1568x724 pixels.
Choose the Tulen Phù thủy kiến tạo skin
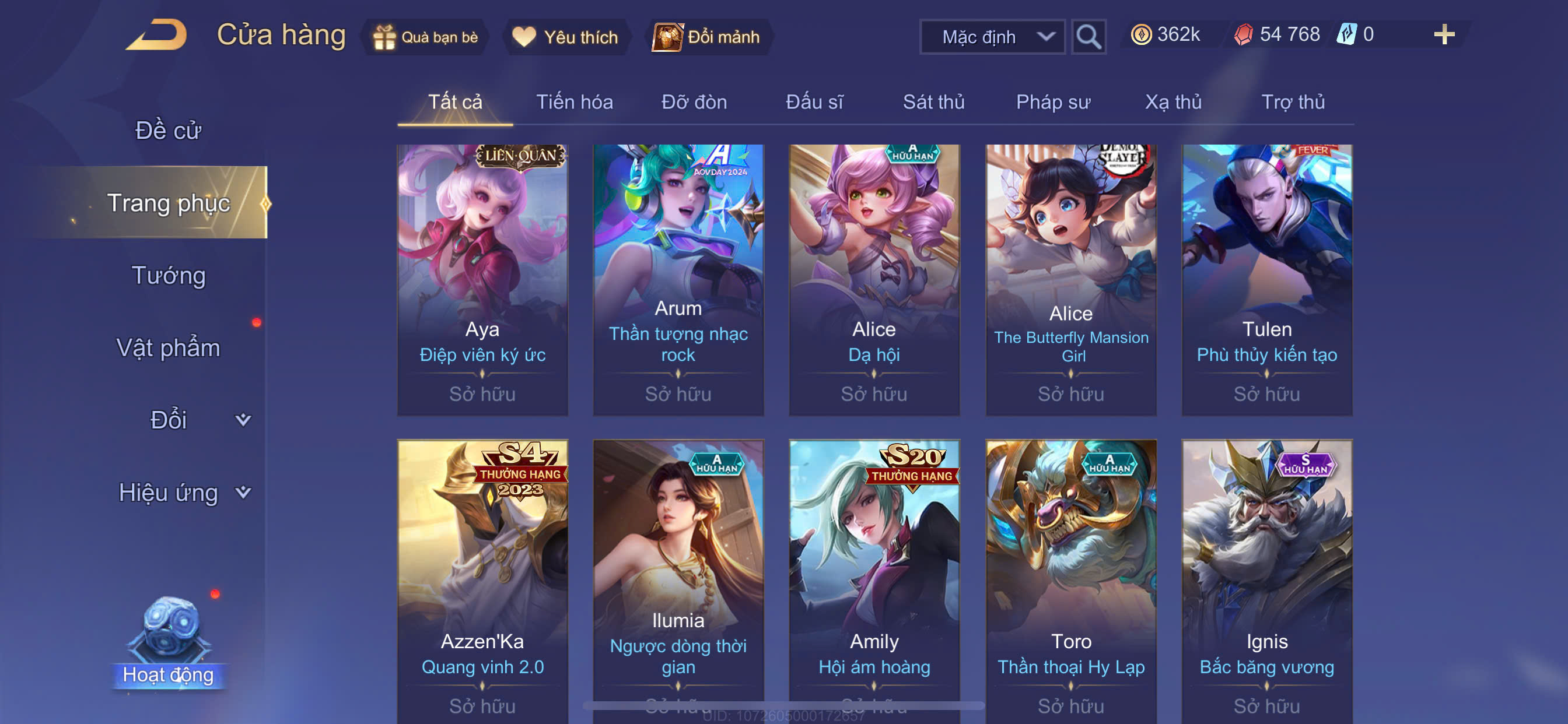(1266, 280)
